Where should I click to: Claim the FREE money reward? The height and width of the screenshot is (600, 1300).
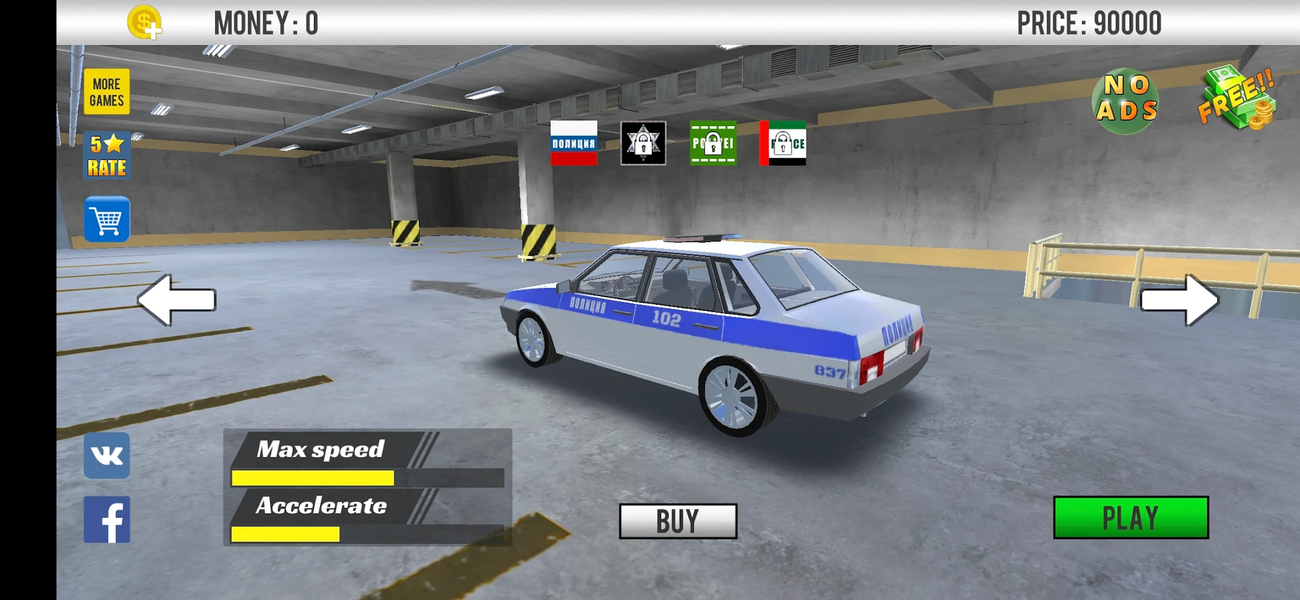[1237, 98]
